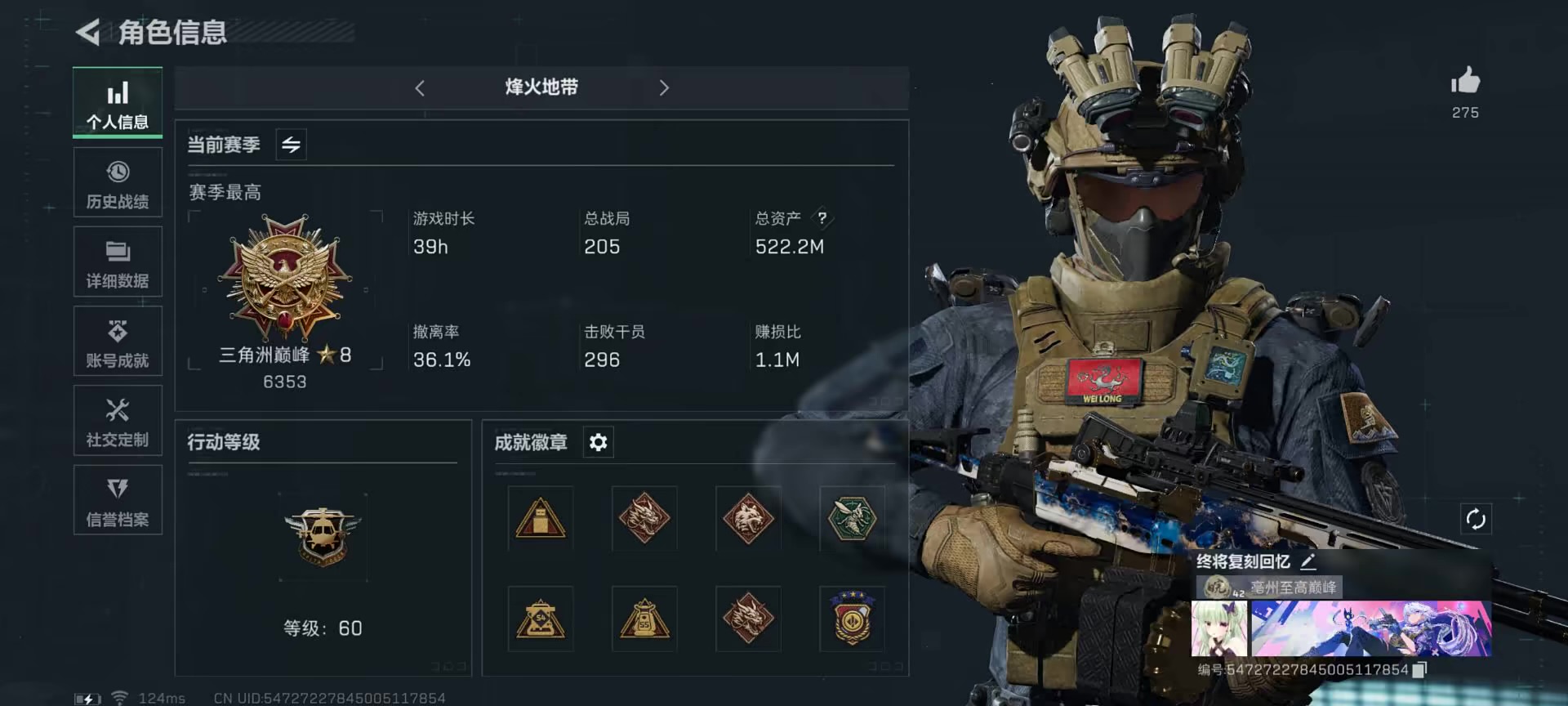1568x706 pixels.
Task: Click the 总资产 question mark tooltip
Action: pos(824,218)
